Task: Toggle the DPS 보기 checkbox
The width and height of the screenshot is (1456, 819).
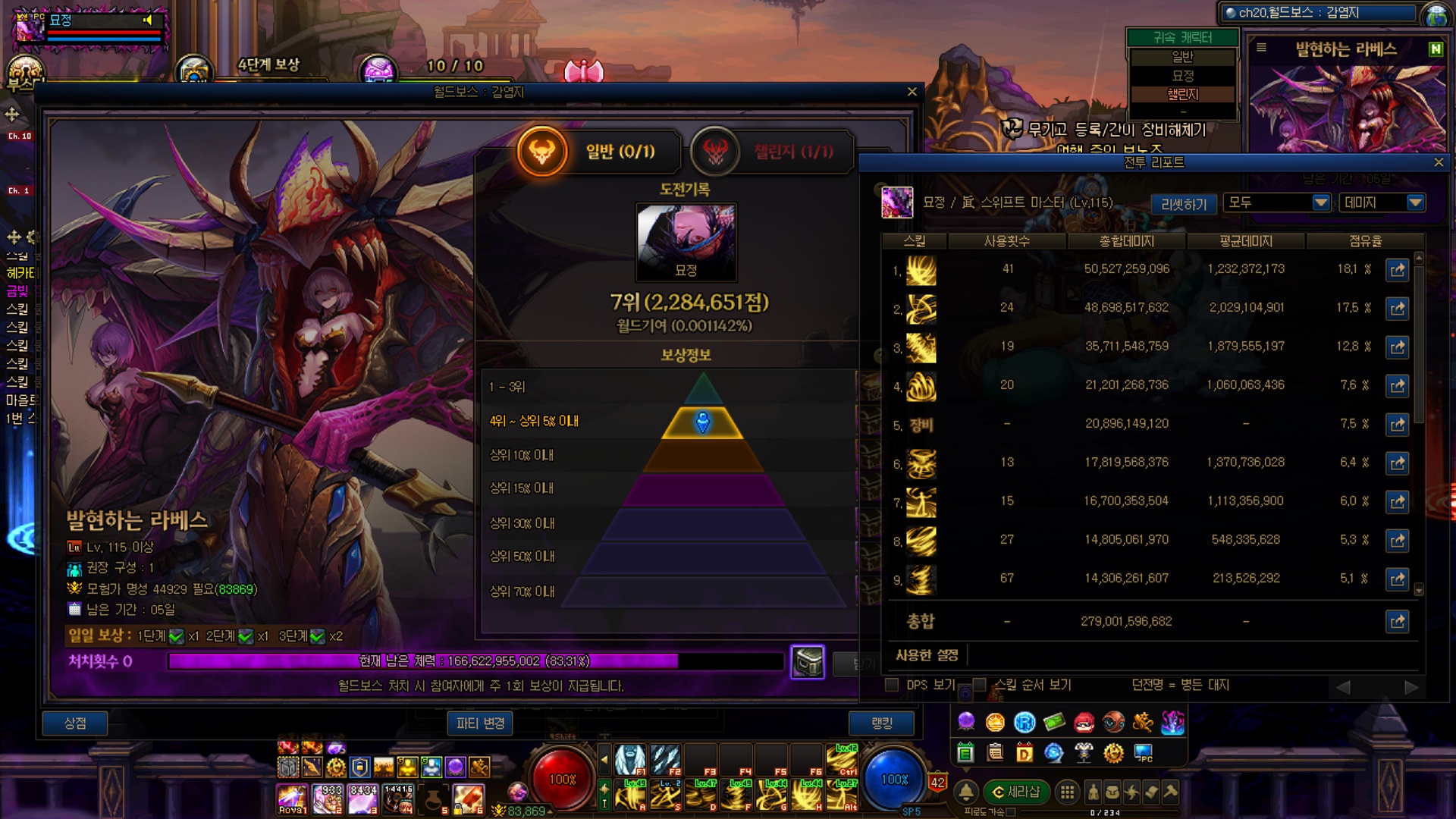Action: [x=892, y=685]
